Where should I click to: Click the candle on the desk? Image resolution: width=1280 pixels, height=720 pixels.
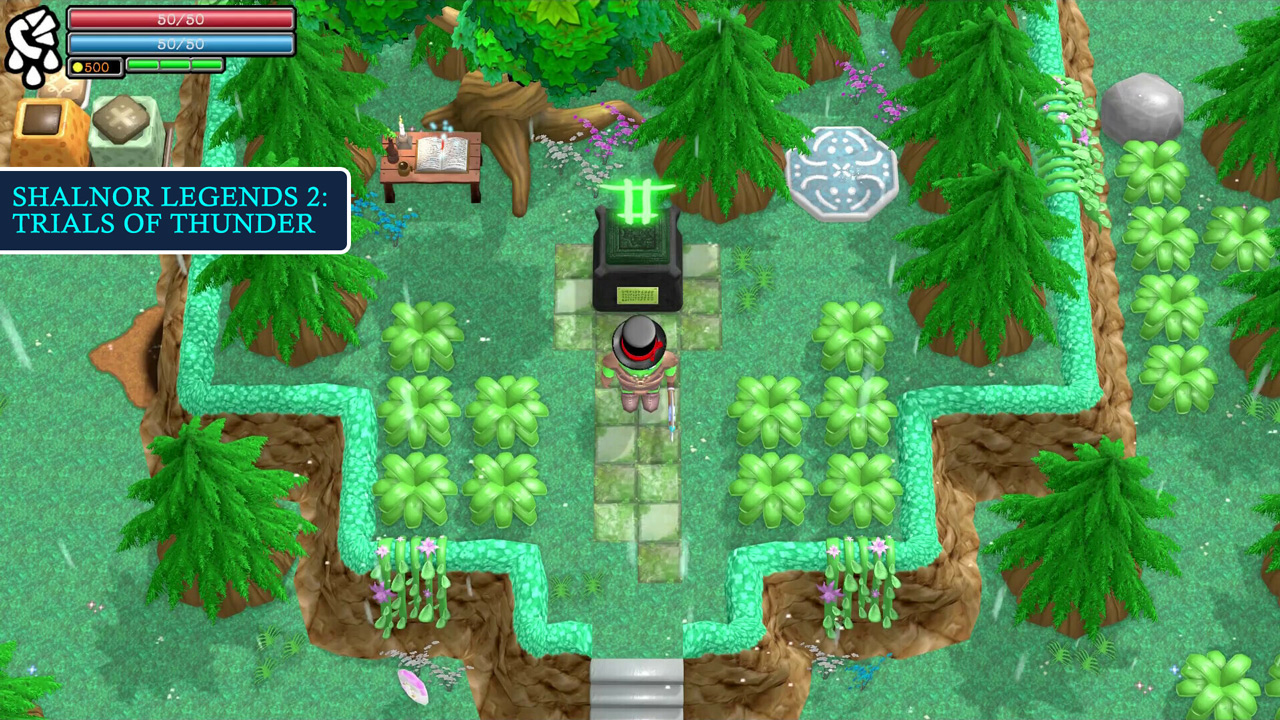coord(401,129)
